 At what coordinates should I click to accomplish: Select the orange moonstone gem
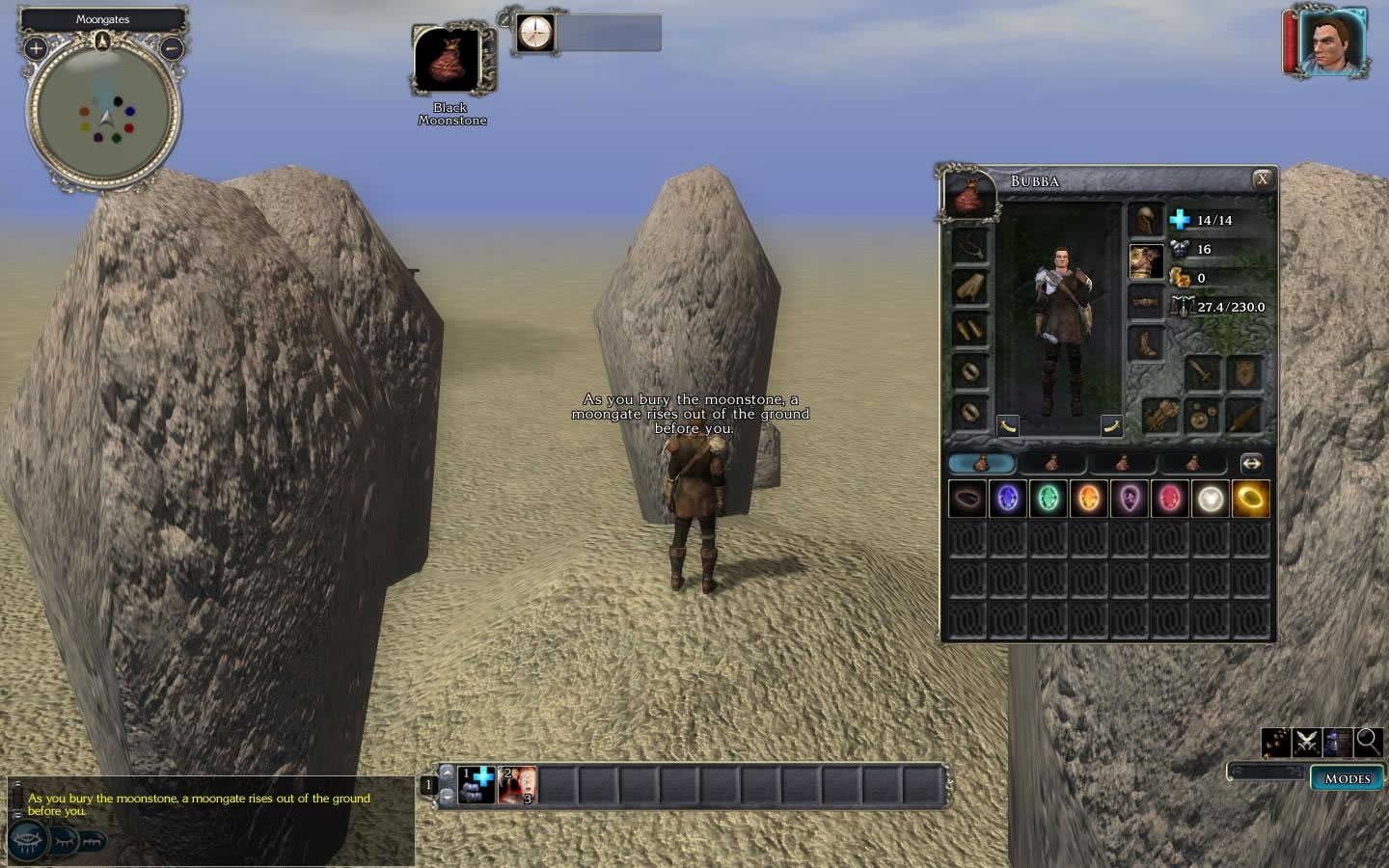(x=1089, y=499)
